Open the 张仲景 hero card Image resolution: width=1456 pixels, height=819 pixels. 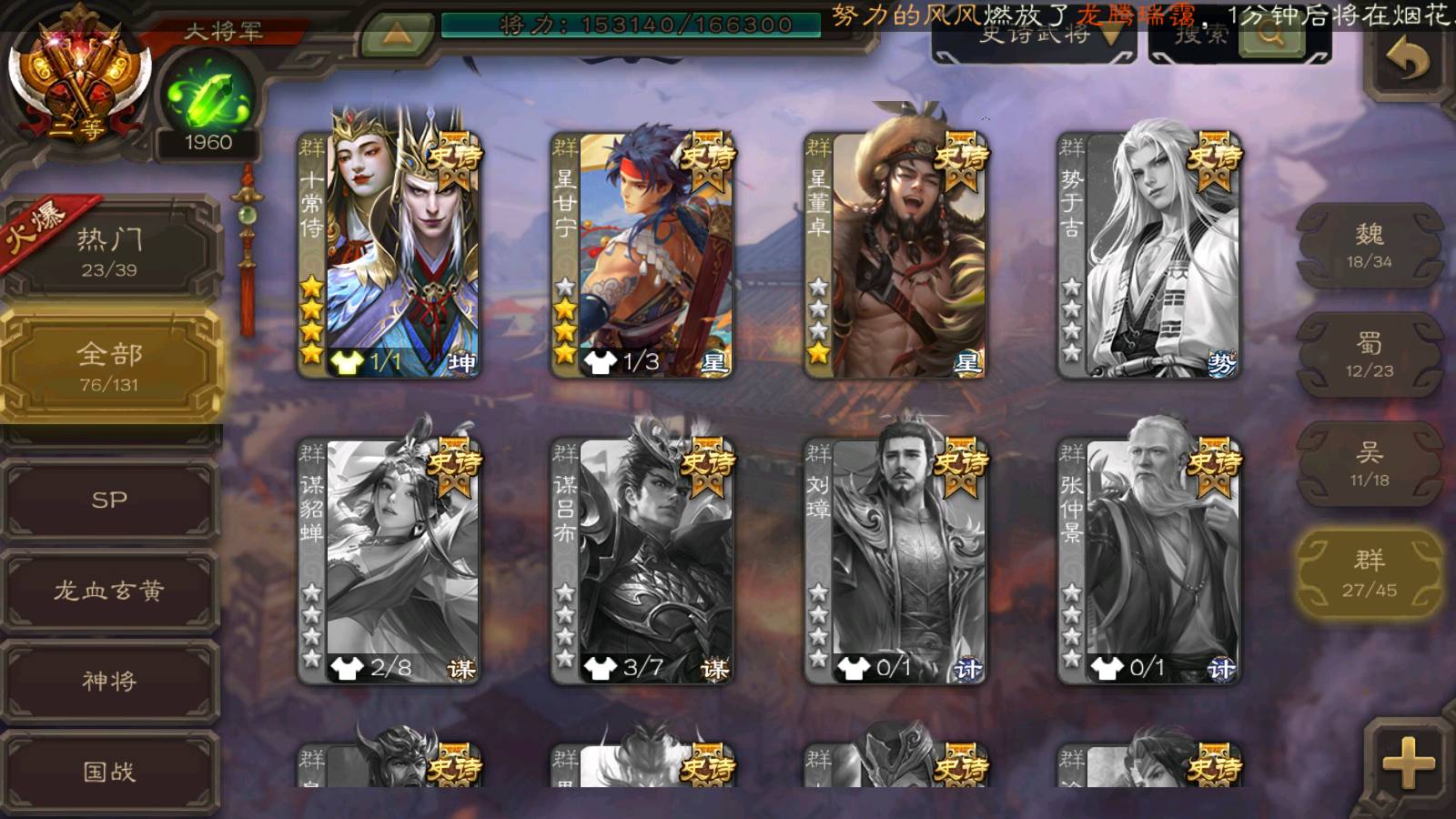[1148, 561]
